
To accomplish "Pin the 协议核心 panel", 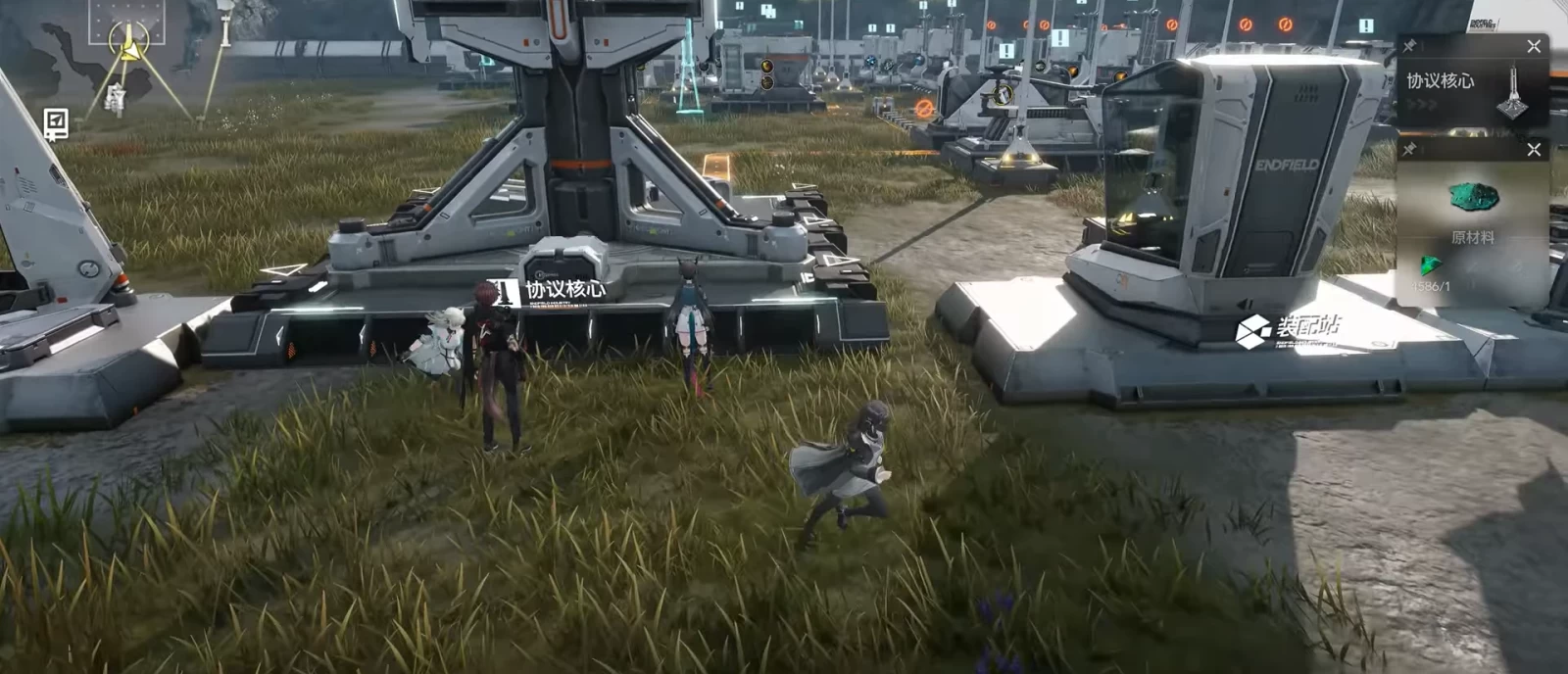I will point(1409,46).
